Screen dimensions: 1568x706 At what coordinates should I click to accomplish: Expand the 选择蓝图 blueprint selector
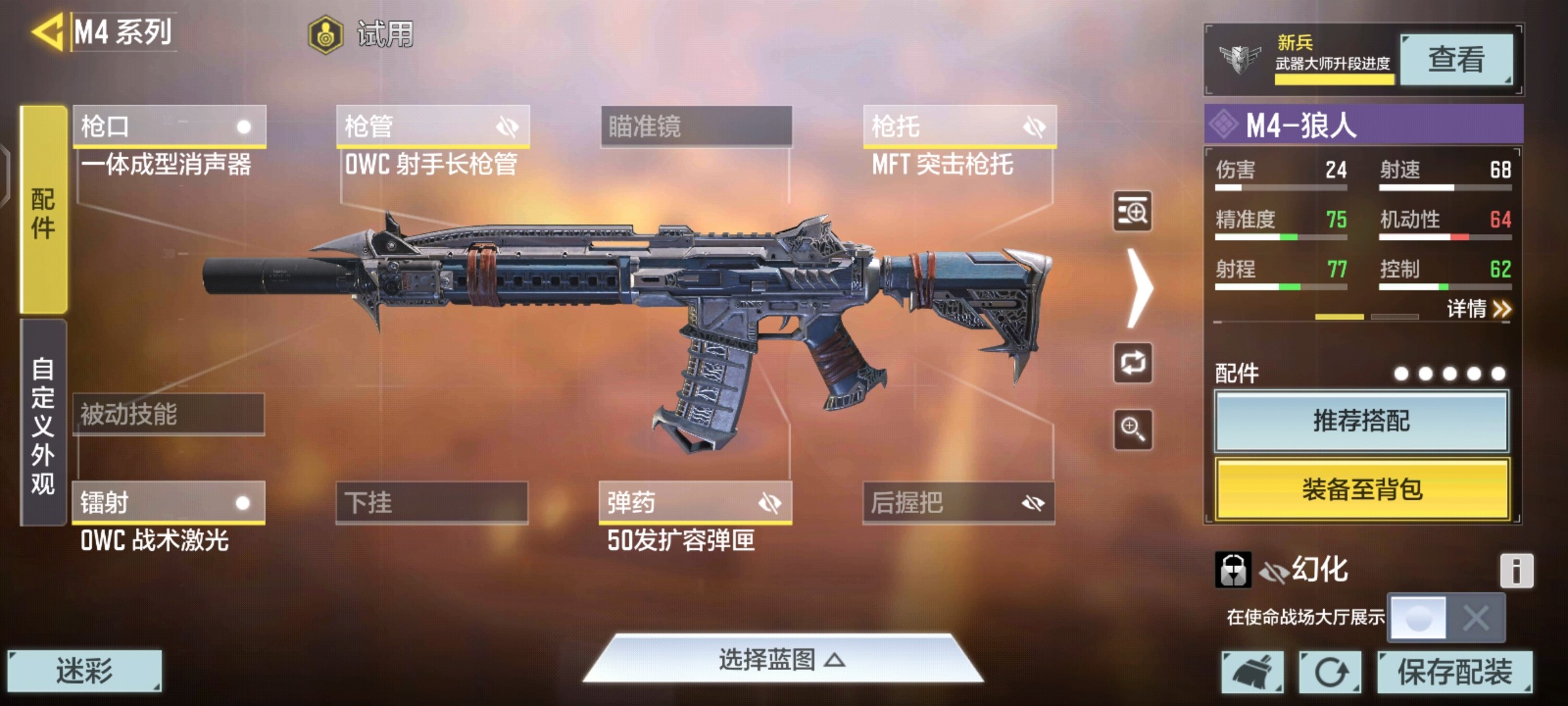(x=782, y=660)
